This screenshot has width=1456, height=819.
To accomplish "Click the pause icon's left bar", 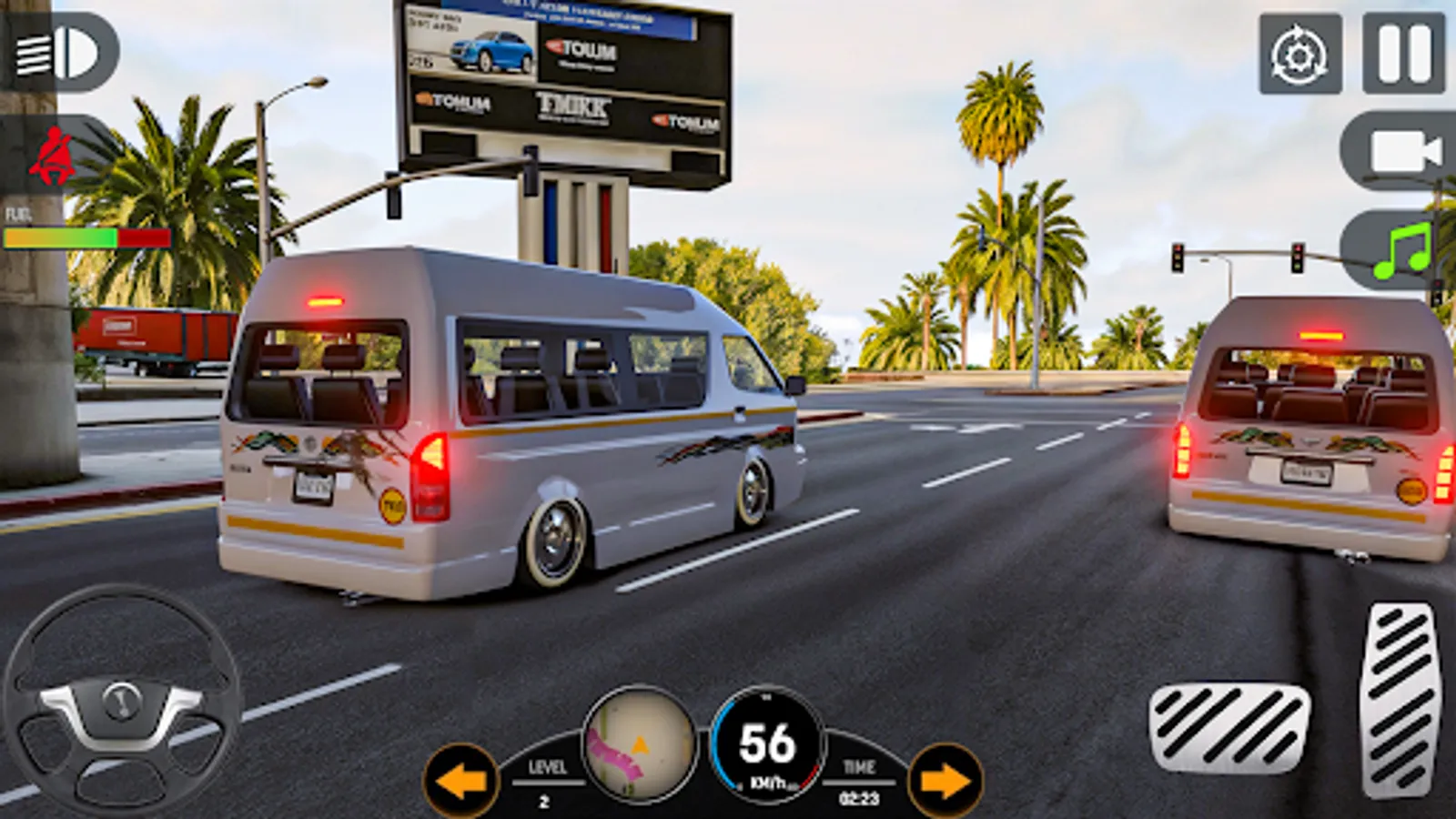I will coord(1390,54).
